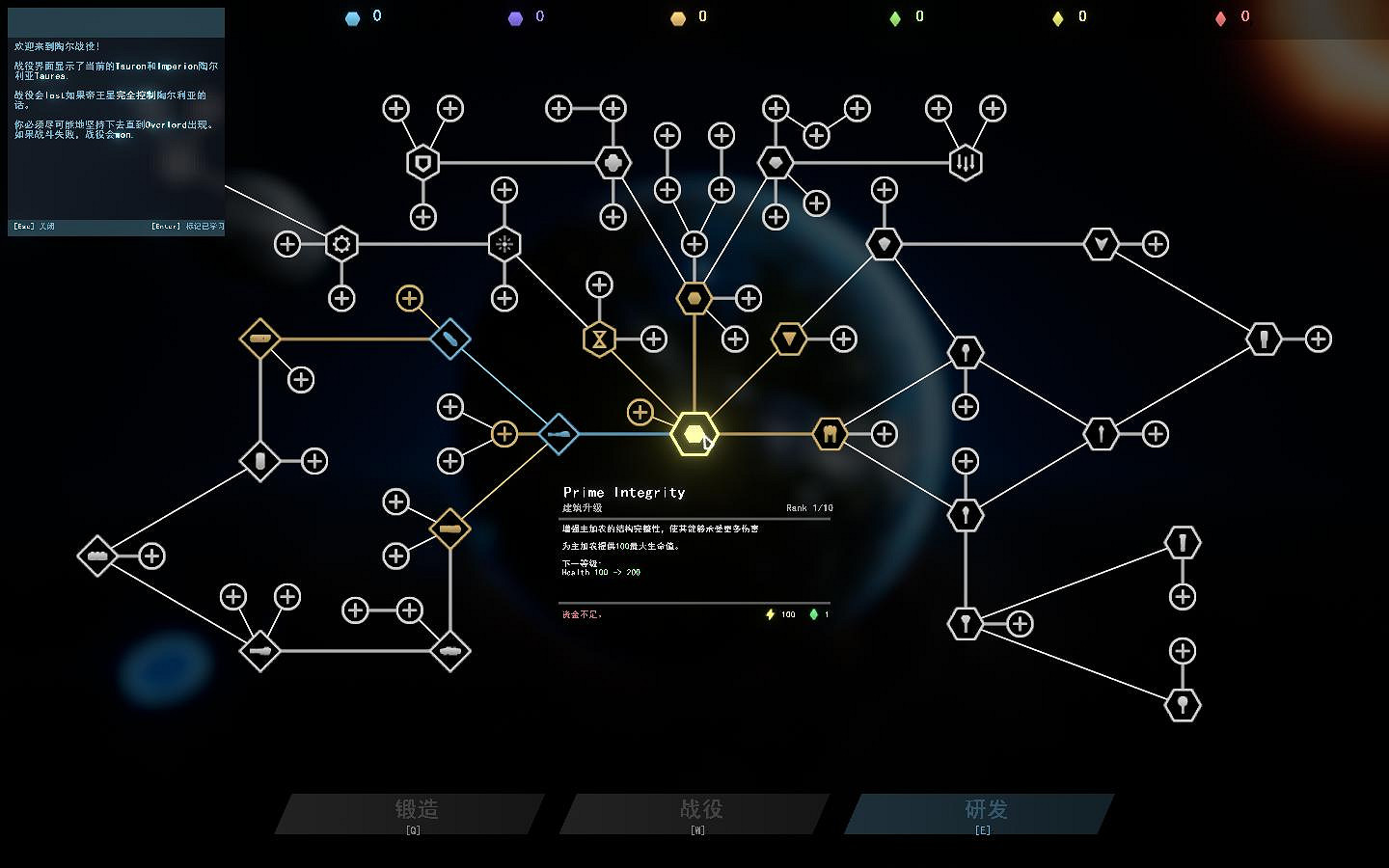Select the active 研发 tab
The width and height of the screenshot is (1389, 868).
(x=984, y=811)
